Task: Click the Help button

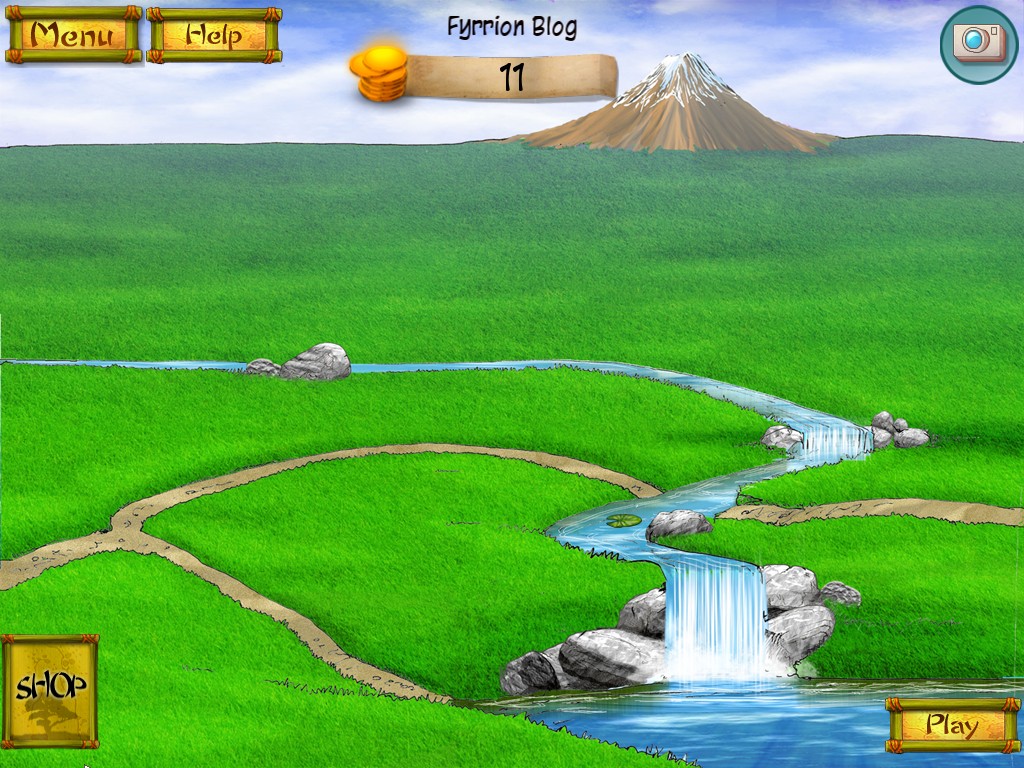Action: pyautogui.click(x=214, y=36)
